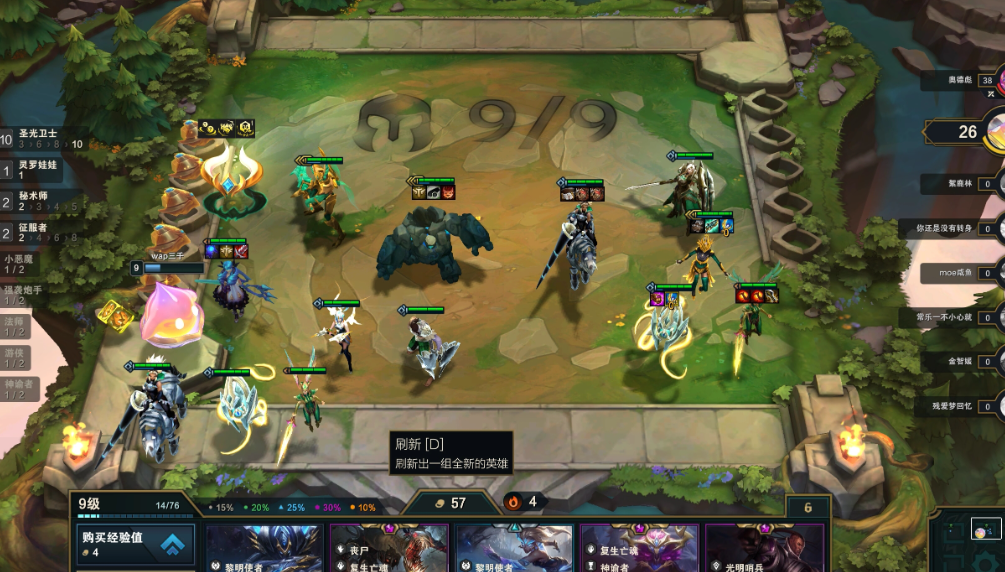Buy the 光明哨兵 champion card in shop

[765, 548]
